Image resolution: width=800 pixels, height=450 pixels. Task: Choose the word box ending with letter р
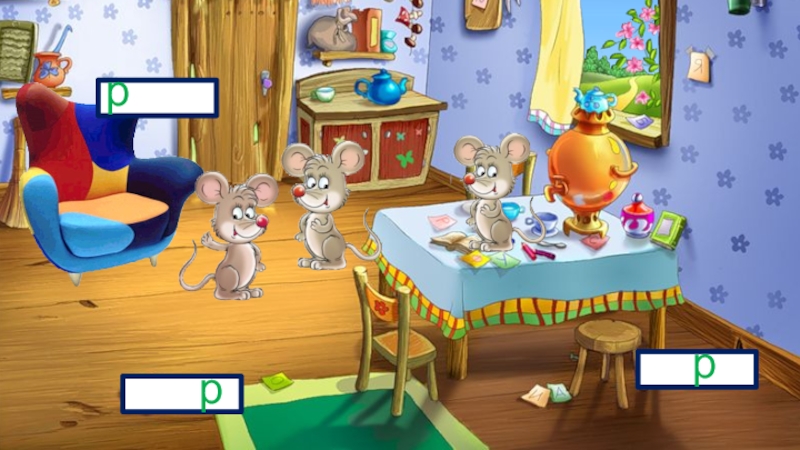pyautogui.click(x=182, y=394)
